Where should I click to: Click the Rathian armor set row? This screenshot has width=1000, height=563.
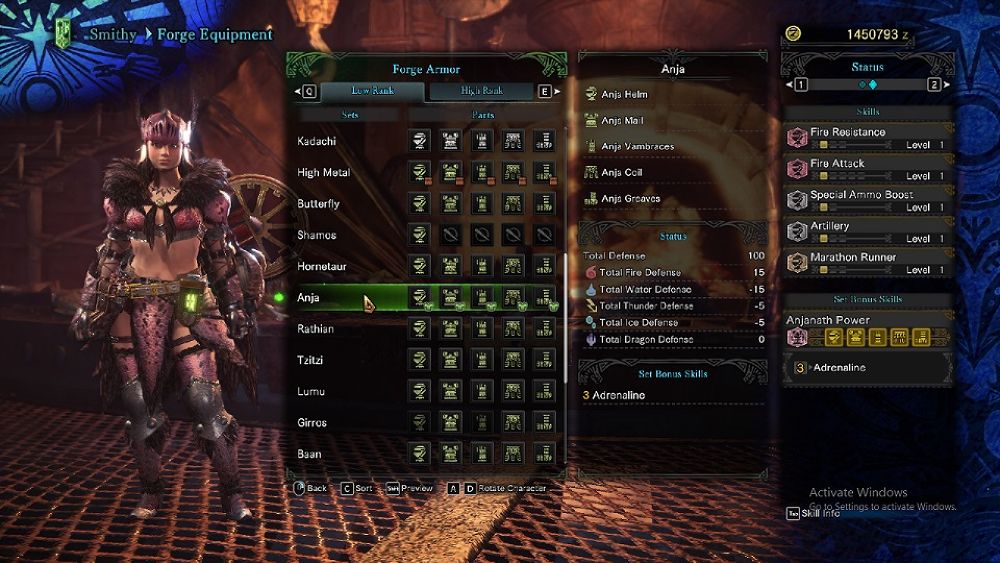coord(316,329)
